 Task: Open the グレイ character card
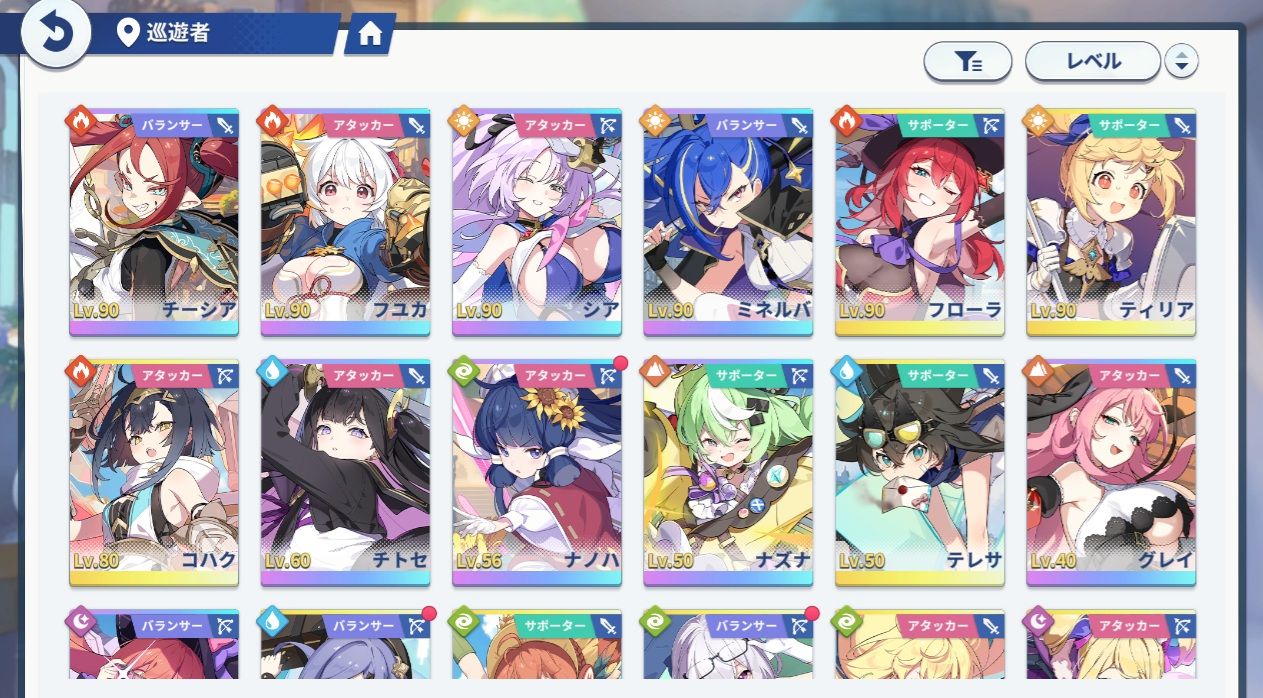point(1110,471)
